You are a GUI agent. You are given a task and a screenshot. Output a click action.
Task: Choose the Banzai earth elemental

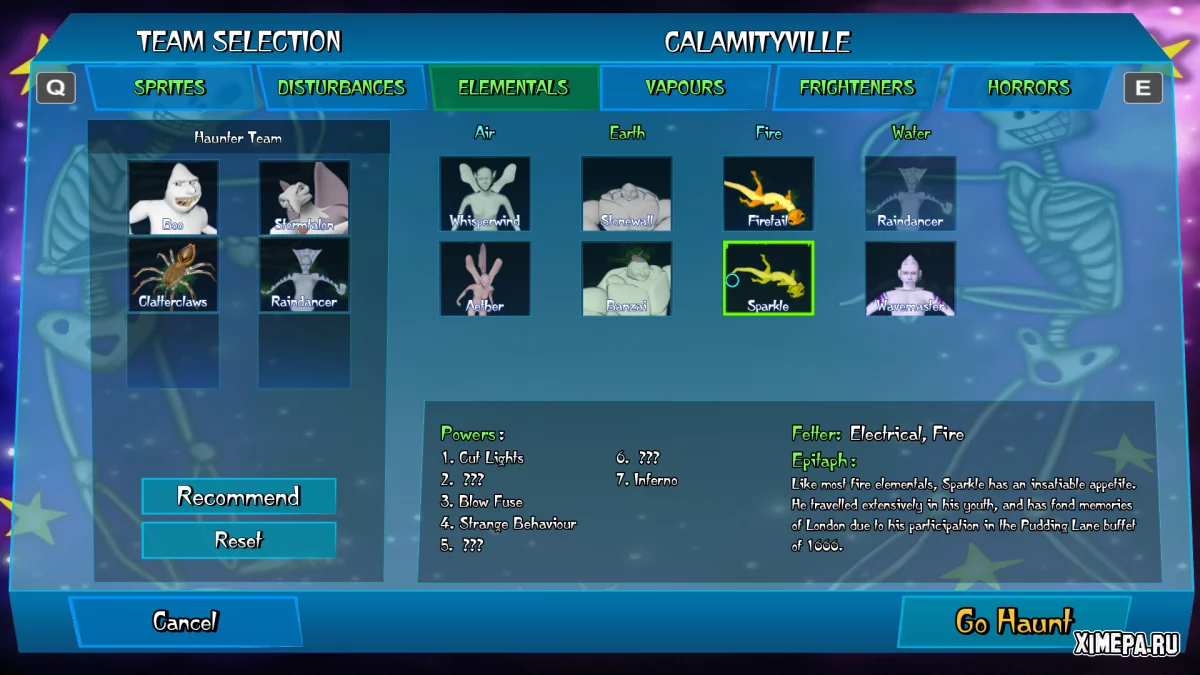click(x=627, y=278)
